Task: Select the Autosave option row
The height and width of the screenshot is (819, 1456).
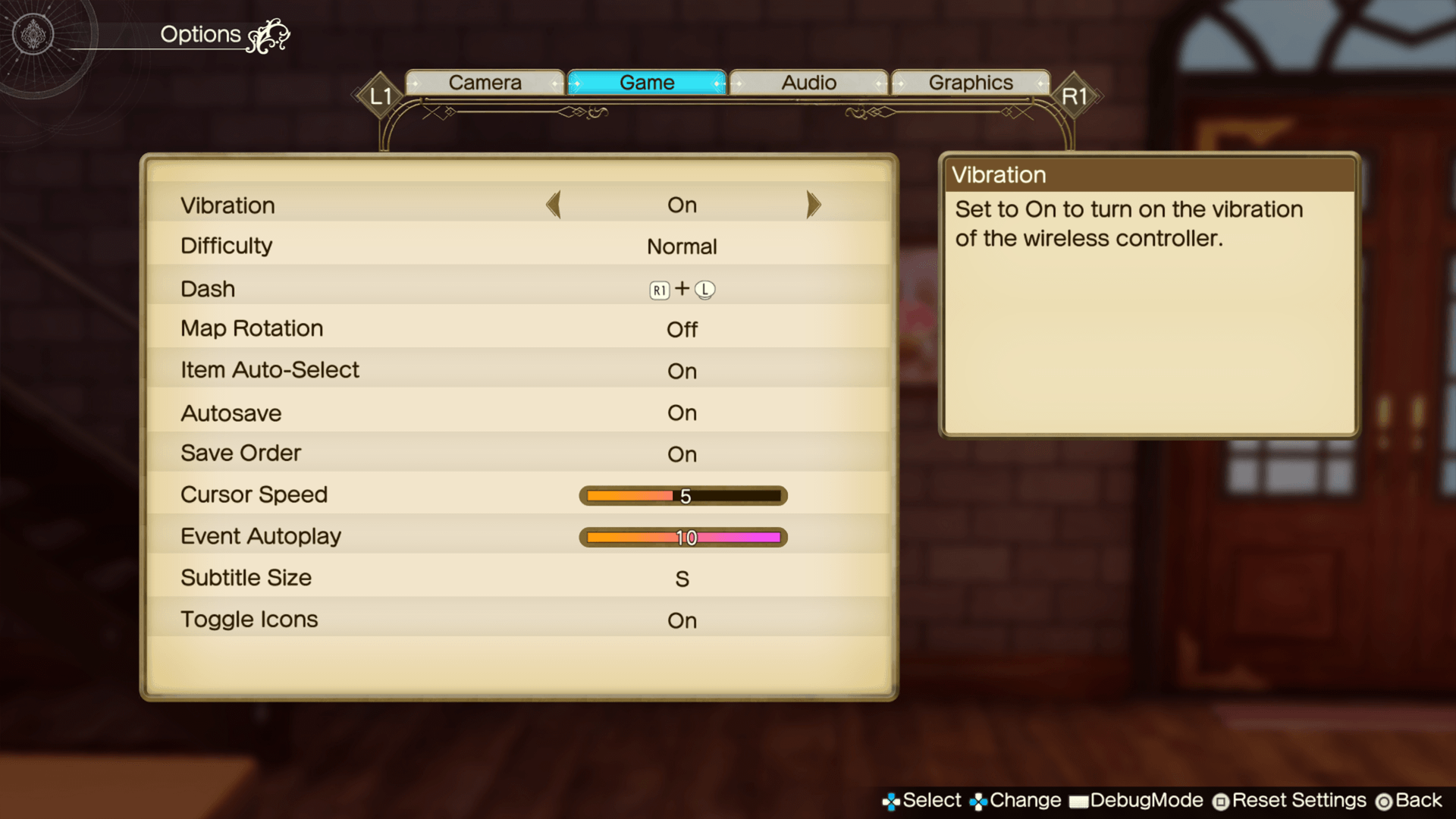Action: (x=519, y=413)
